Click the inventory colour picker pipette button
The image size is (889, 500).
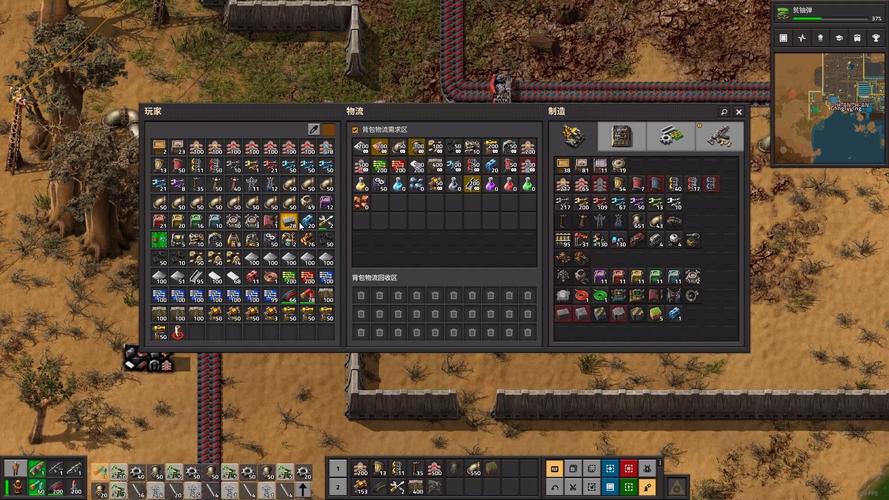313,130
